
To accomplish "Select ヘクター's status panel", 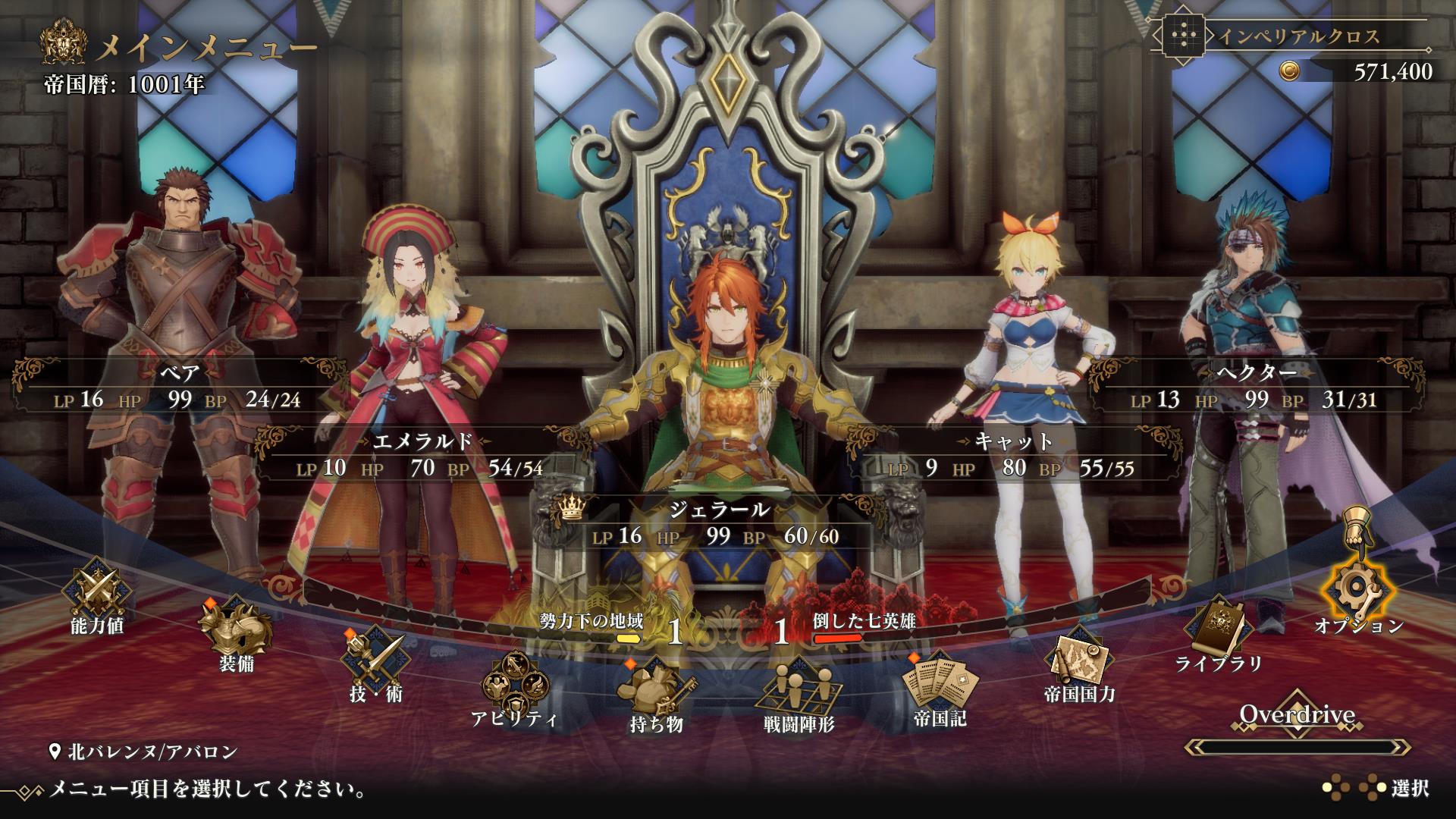I will point(1256,387).
